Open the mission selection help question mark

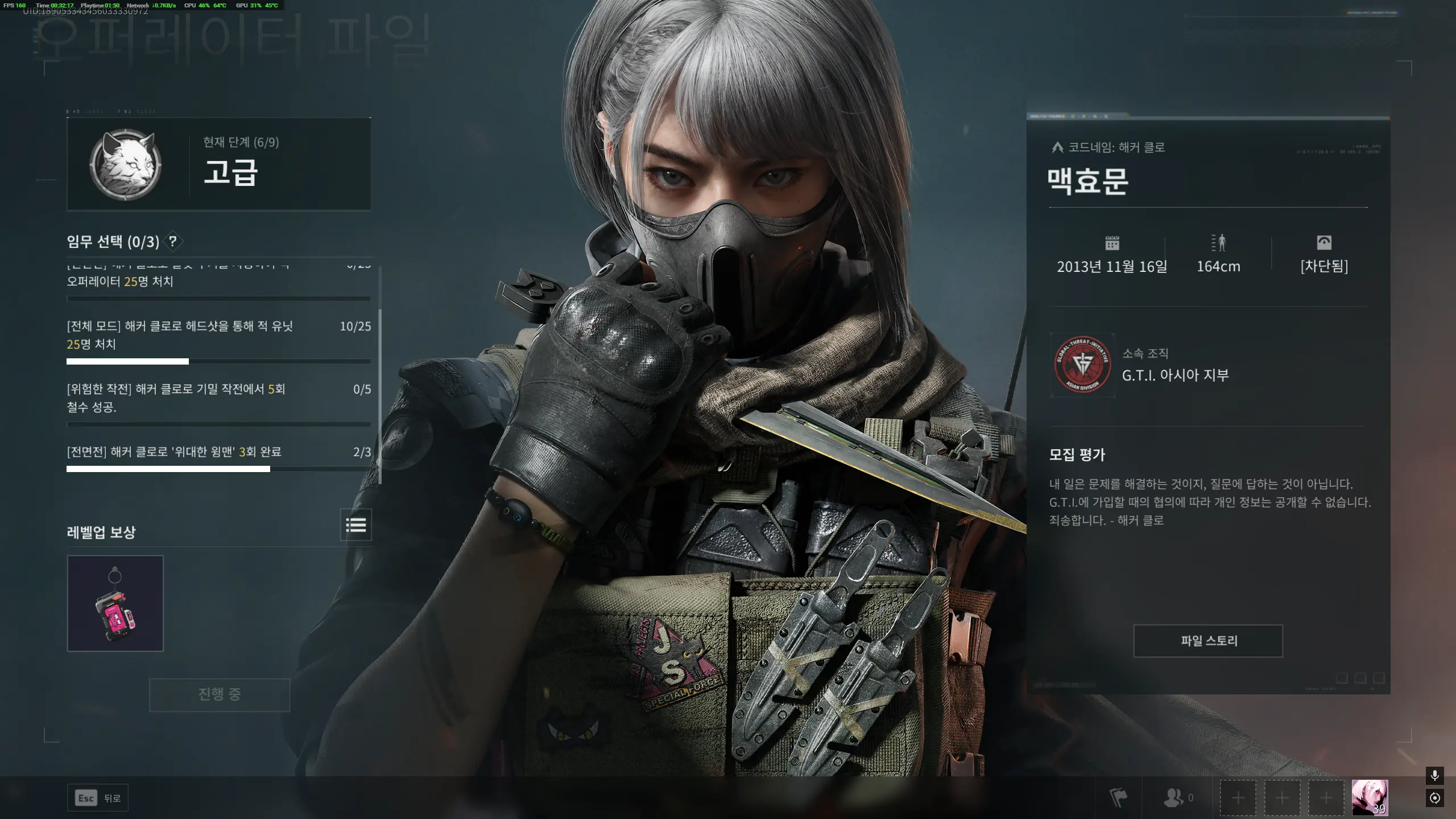(173, 241)
